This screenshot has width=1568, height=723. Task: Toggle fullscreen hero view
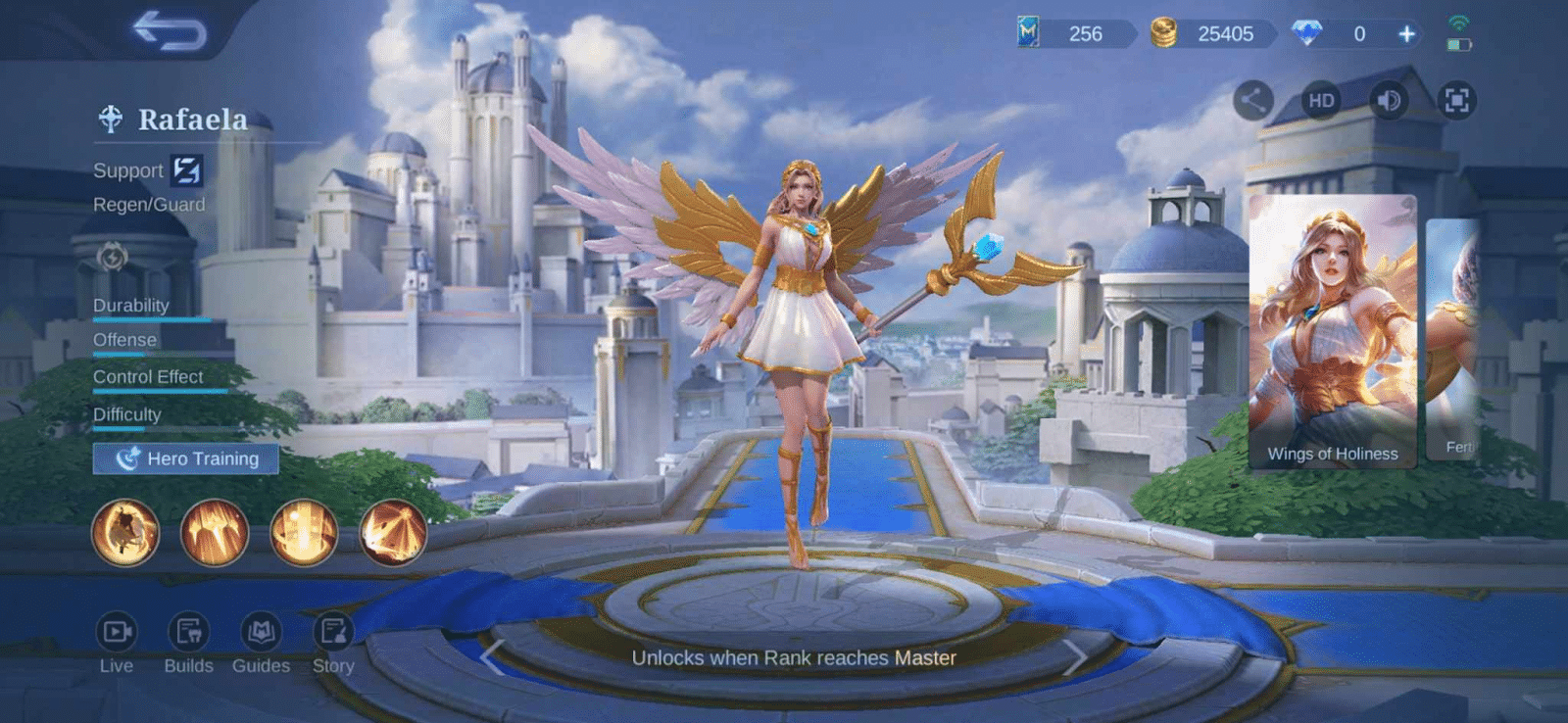pyautogui.click(x=1457, y=99)
